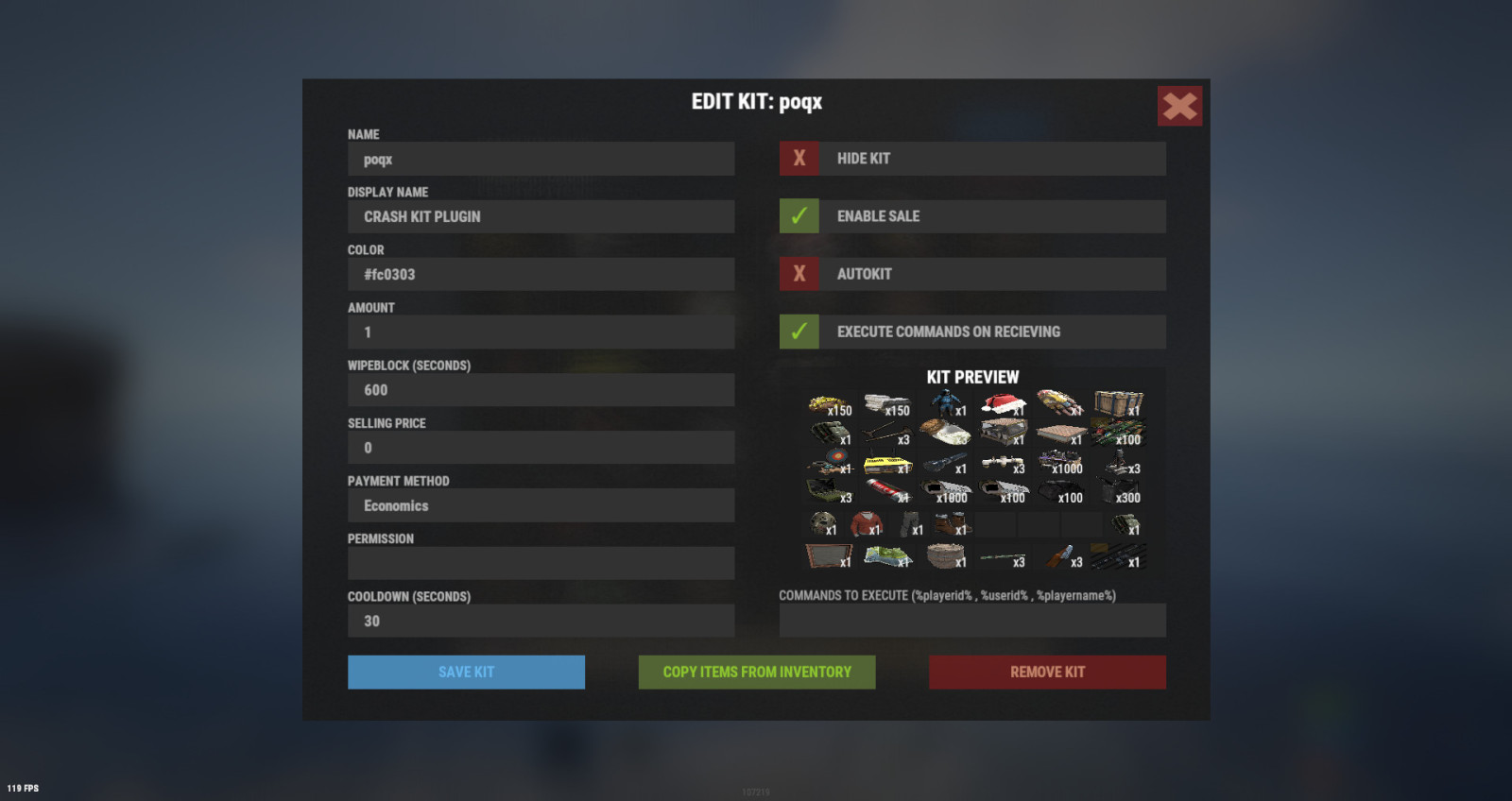Click the COMMANDS TO EXECUTE input field
Viewport: 1512px width, 801px height.
[972, 620]
